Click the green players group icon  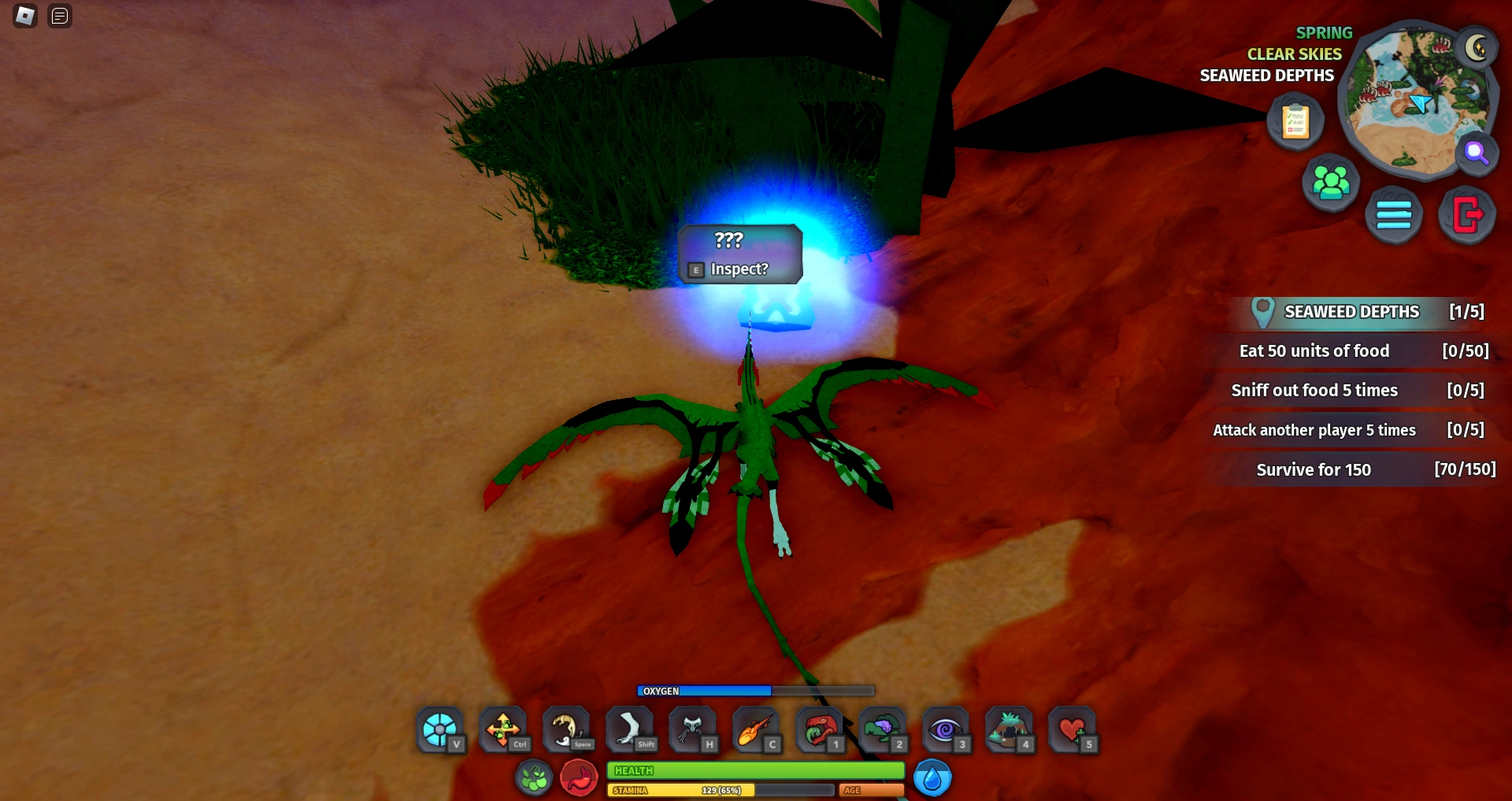pos(1330,182)
